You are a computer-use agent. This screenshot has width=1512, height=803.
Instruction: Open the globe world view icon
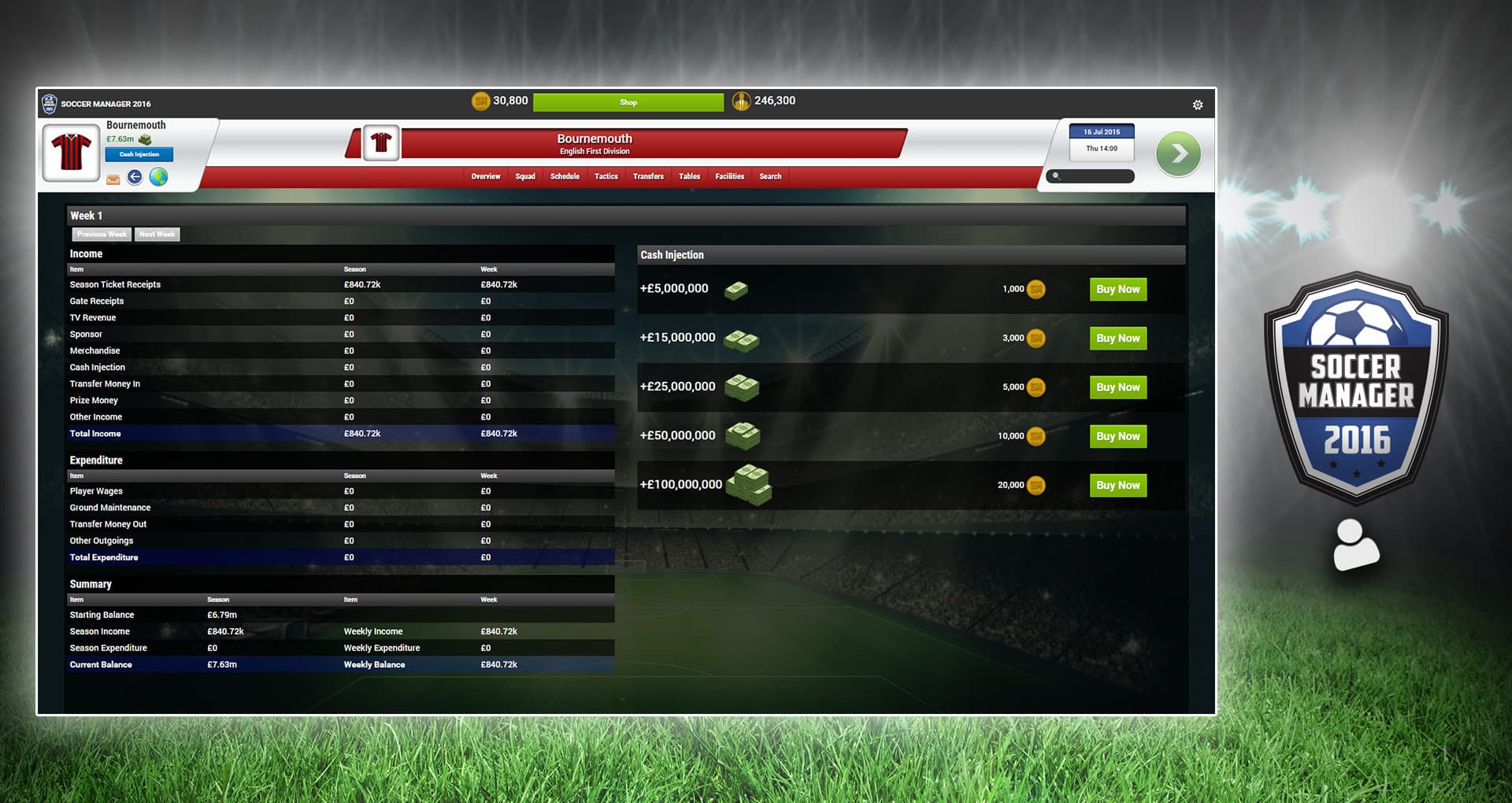(x=159, y=178)
